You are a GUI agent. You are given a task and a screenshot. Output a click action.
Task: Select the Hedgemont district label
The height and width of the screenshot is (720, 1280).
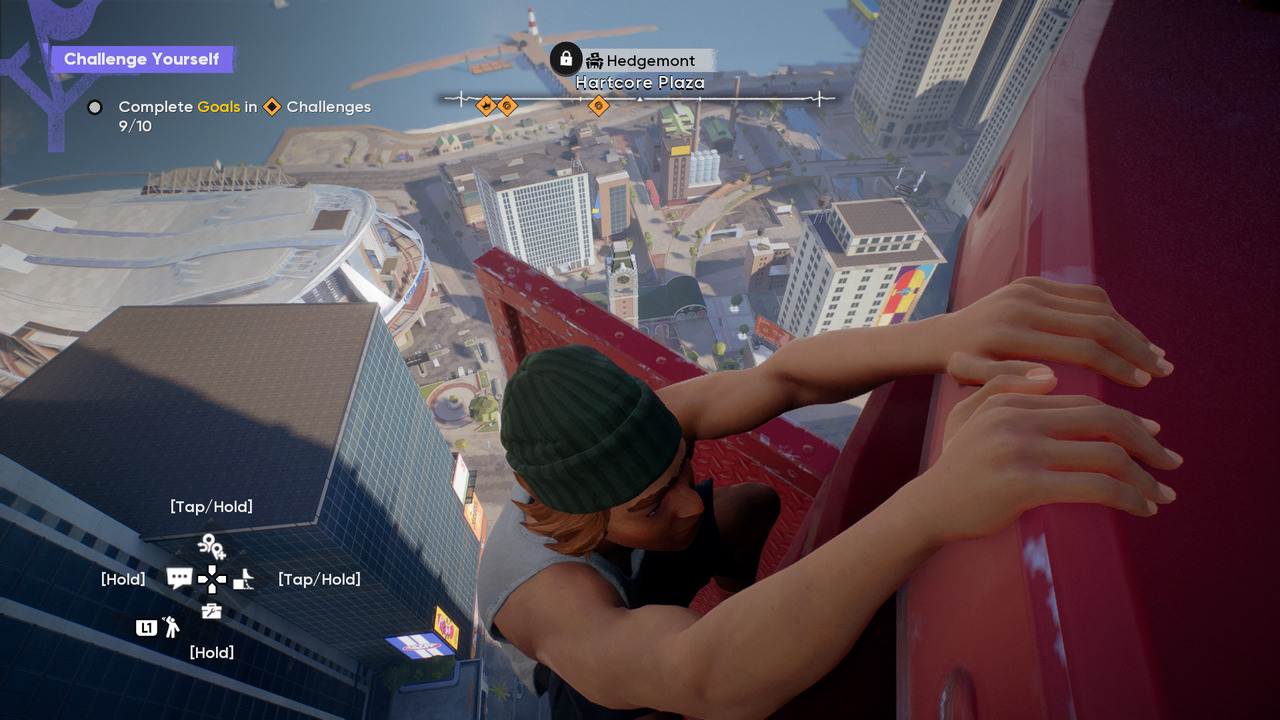[650, 61]
